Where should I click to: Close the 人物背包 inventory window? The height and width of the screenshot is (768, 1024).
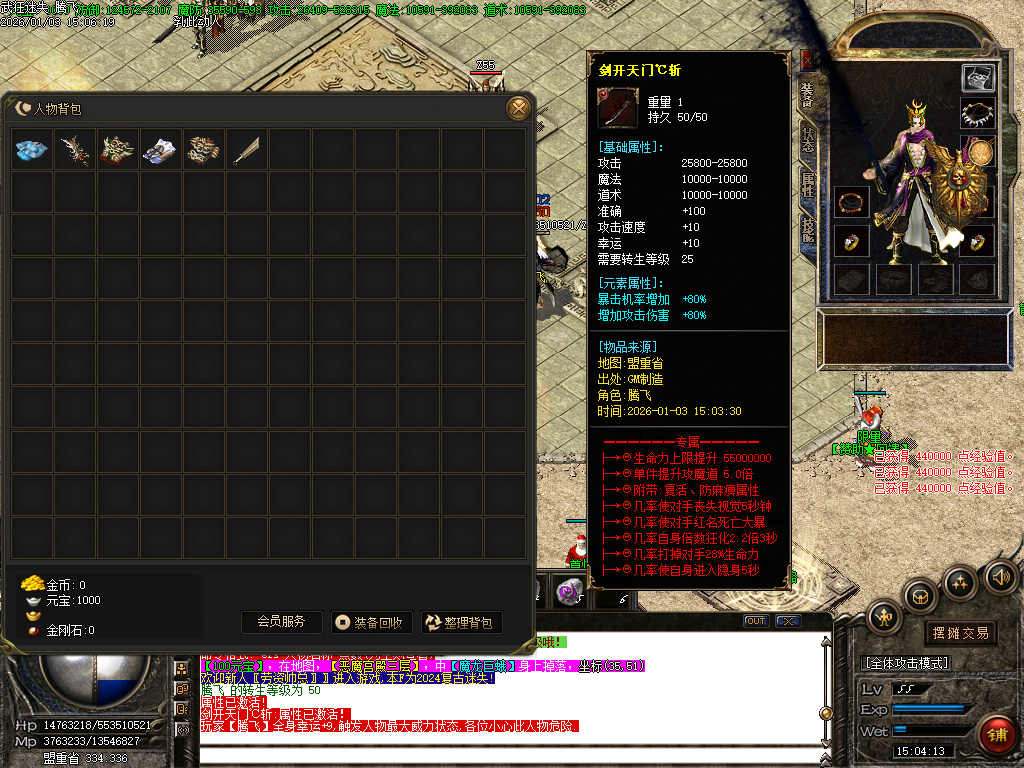(x=518, y=108)
